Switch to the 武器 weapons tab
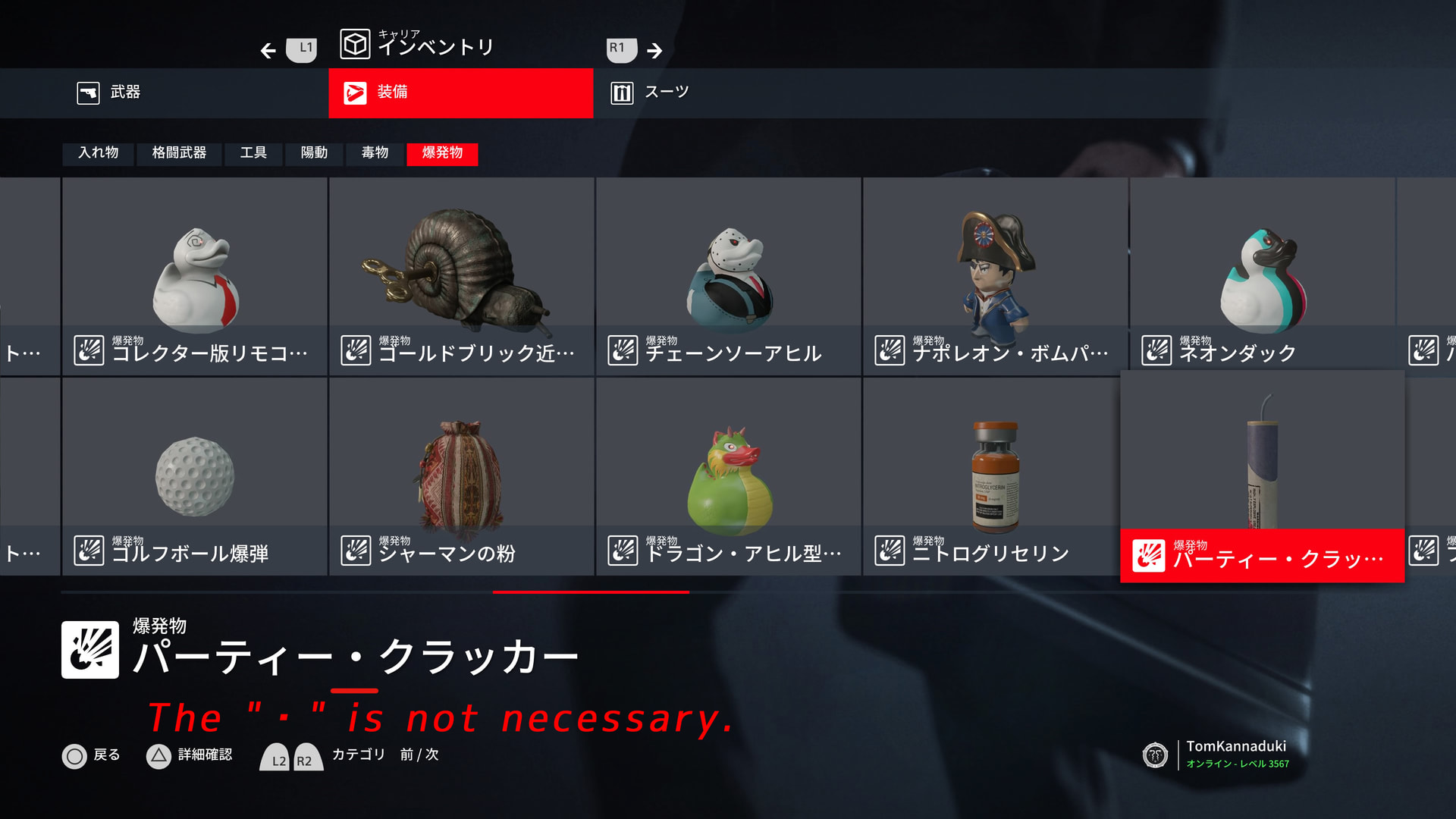Screen dimensions: 1456x819 coord(164,93)
